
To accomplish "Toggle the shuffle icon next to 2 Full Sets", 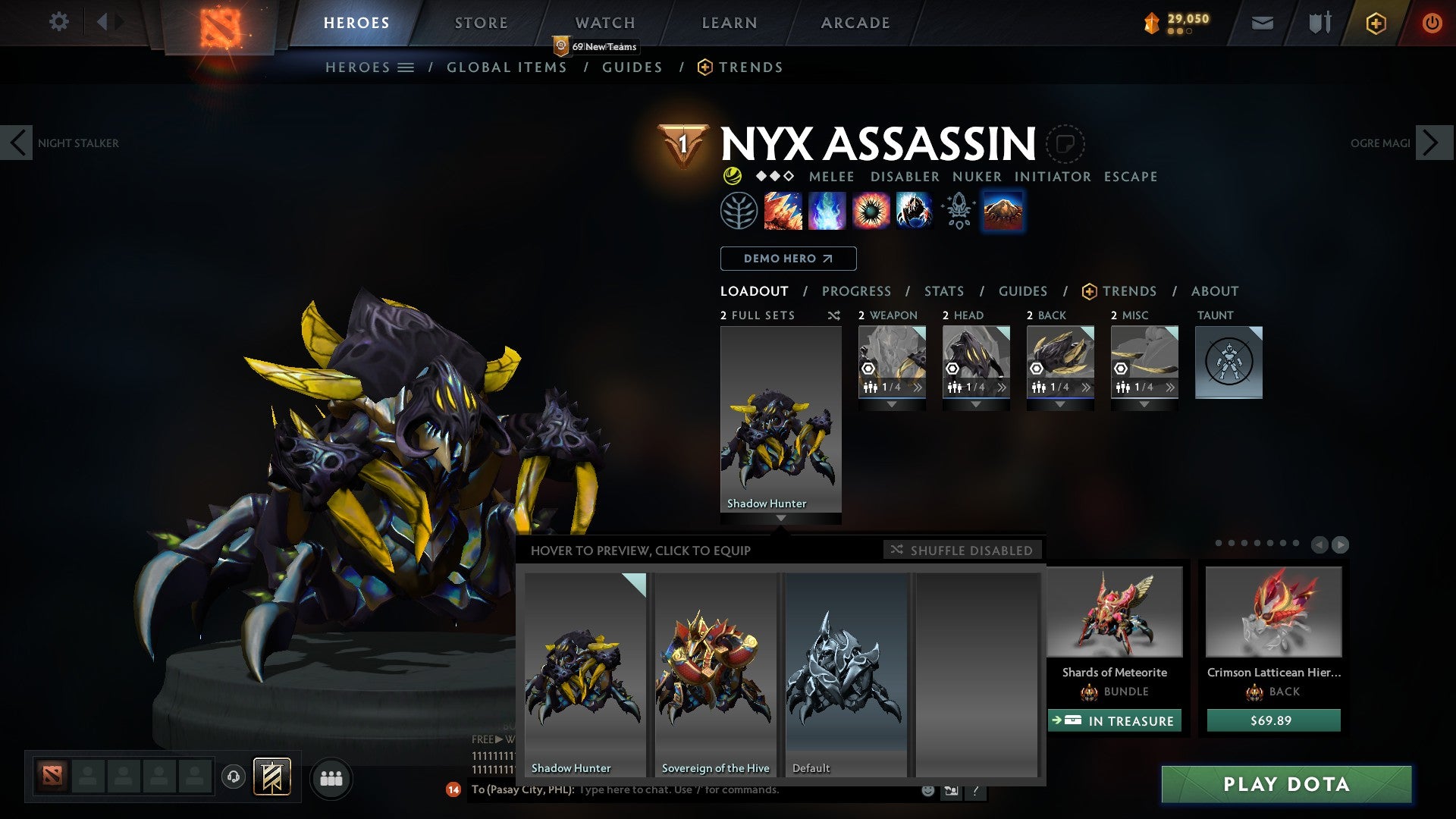I will coord(833,315).
